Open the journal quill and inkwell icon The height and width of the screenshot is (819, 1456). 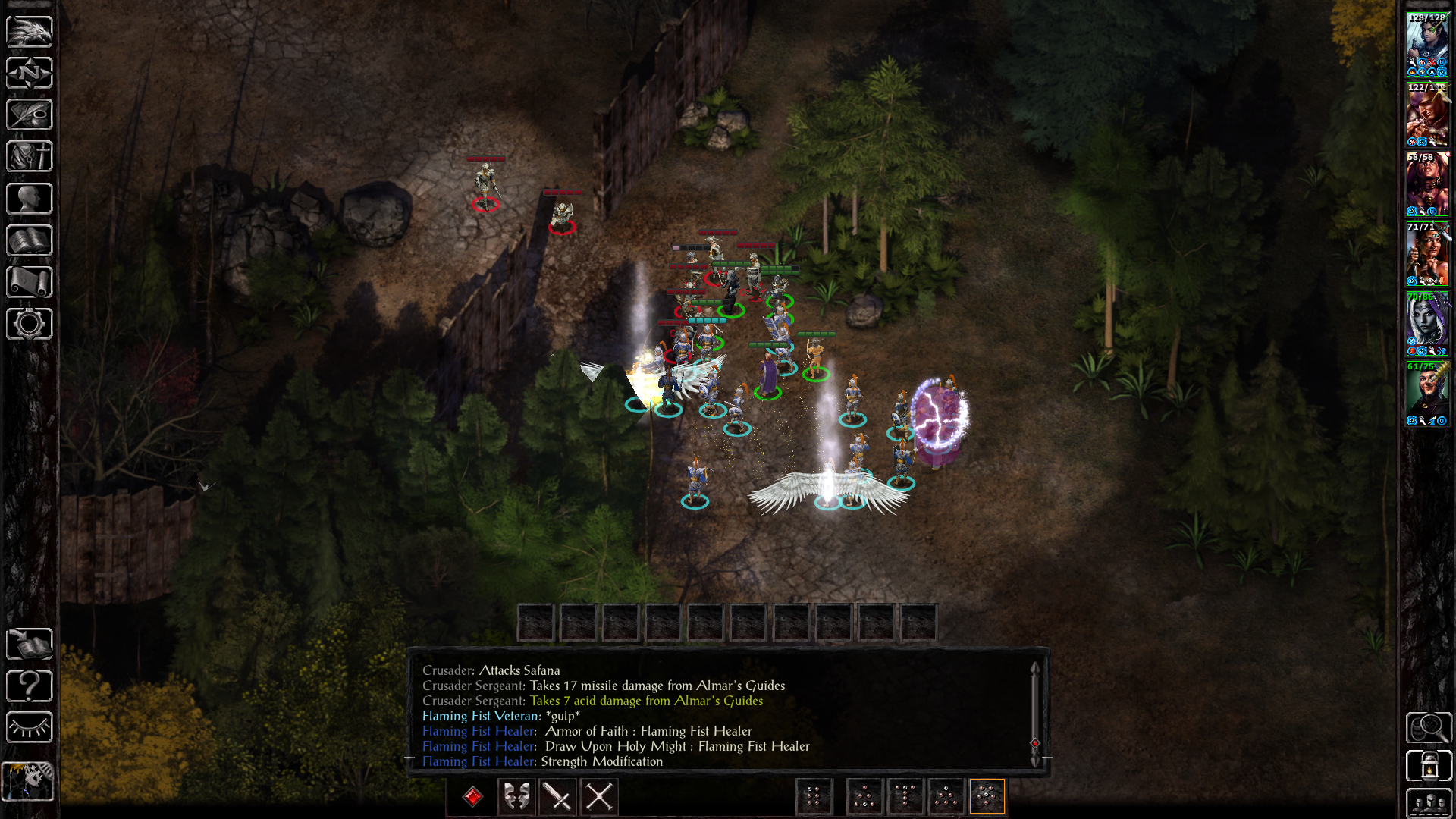click(x=30, y=115)
